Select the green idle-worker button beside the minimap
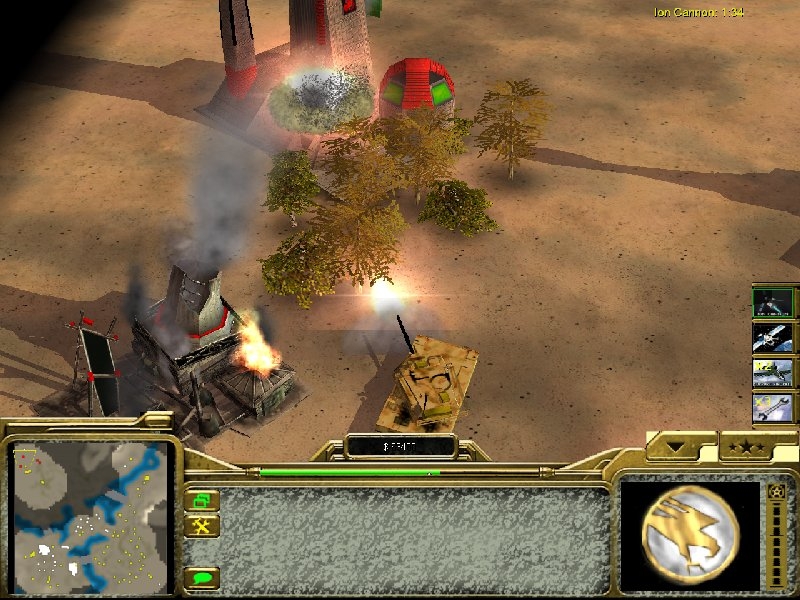This screenshot has width=800, height=600. click(202, 500)
